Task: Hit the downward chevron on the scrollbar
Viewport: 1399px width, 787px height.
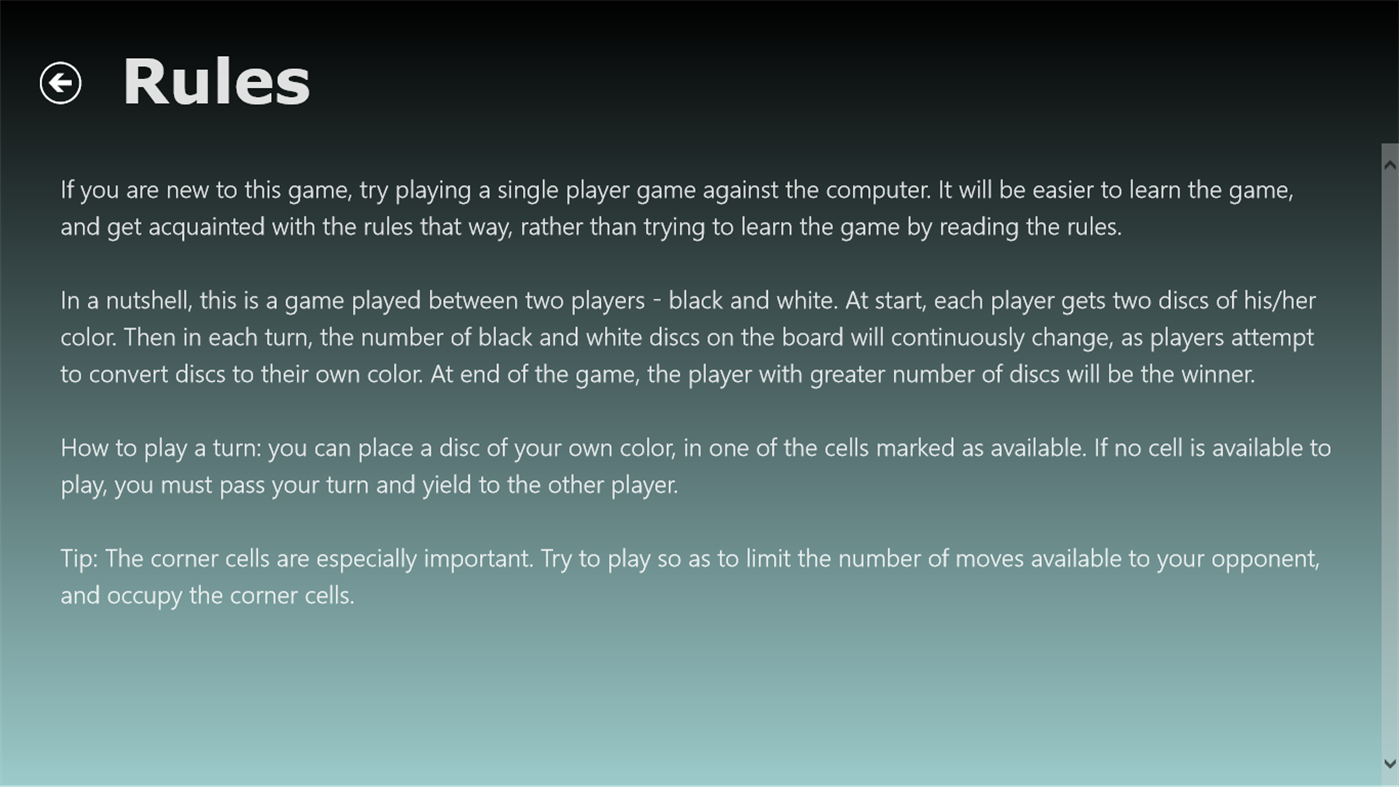Action: point(1389,761)
